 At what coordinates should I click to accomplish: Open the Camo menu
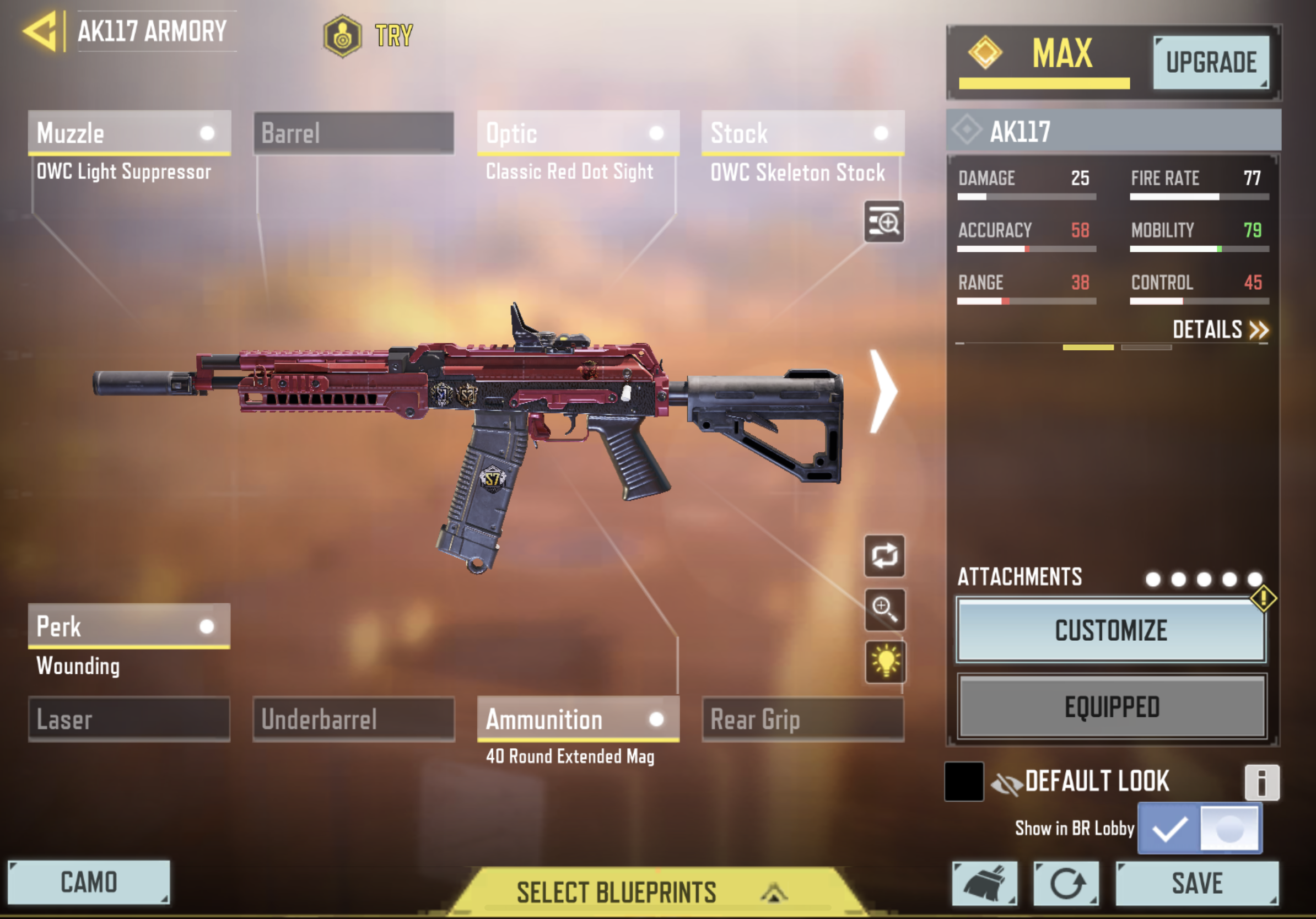(x=89, y=882)
